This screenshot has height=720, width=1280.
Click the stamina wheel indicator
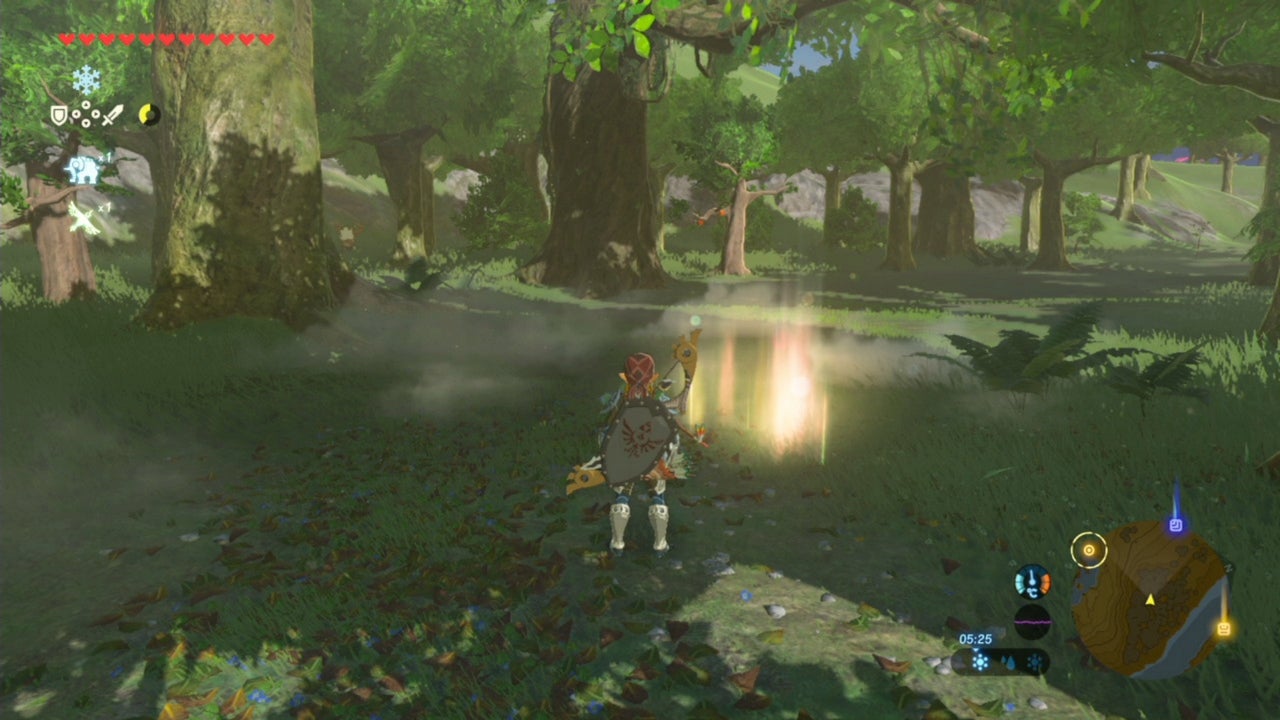(150, 115)
